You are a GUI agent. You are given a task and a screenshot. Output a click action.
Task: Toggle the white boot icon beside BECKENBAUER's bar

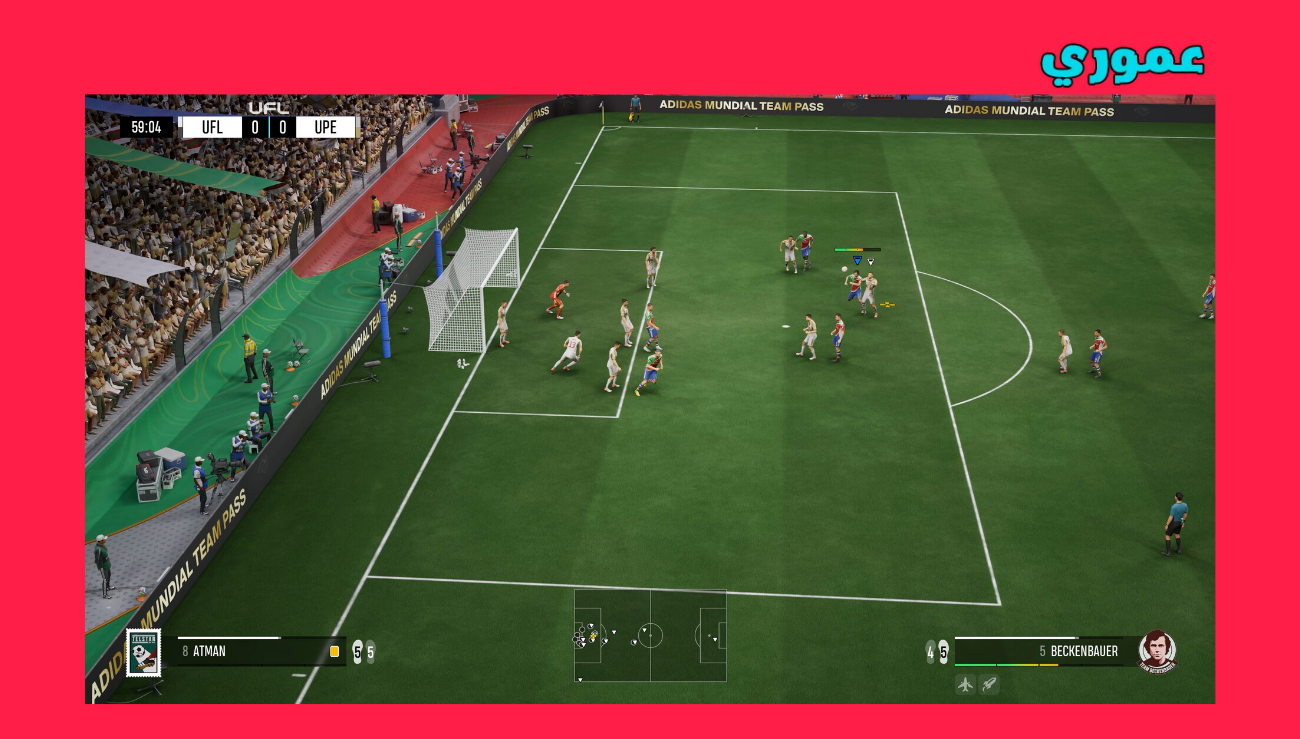[x=944, y=650]
